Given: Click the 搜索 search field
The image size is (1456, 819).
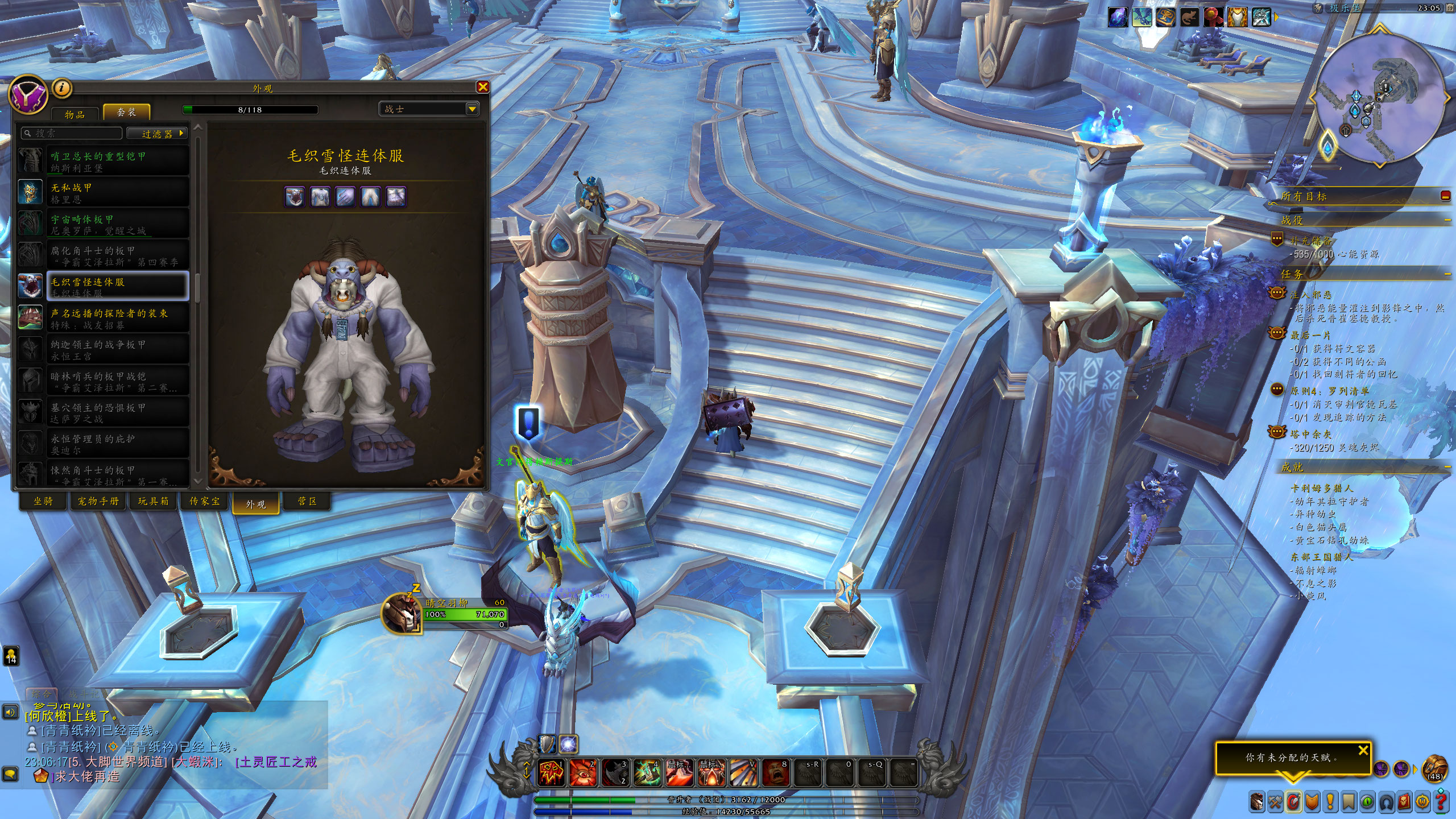Looking at the screenshot, I should tap(72, 133).
